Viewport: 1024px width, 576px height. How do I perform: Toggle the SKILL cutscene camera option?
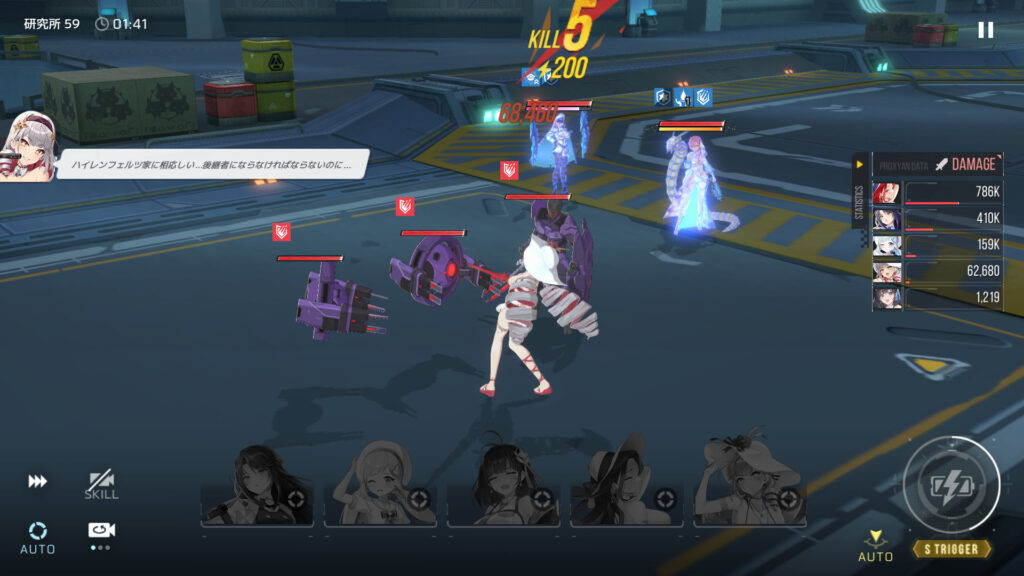[x=101, y=485]
